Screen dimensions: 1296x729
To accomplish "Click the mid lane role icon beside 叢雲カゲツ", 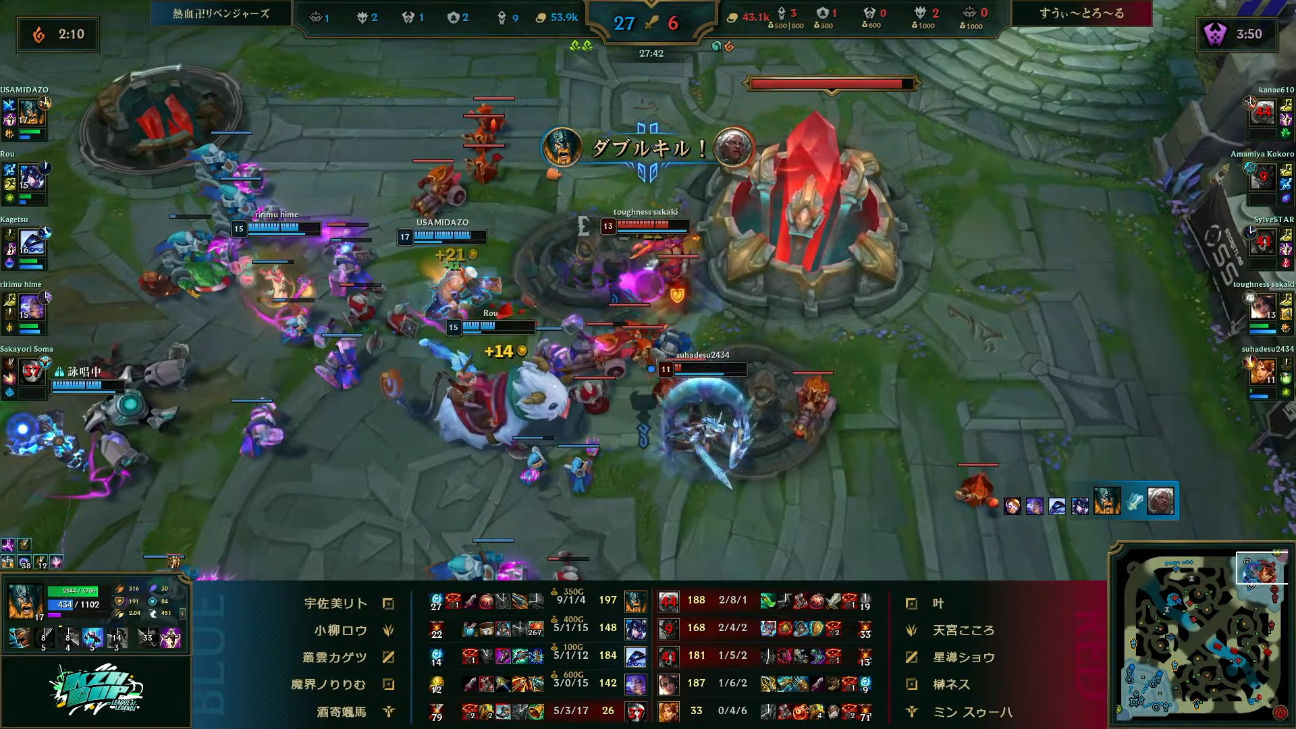I will tap(387, 655).
